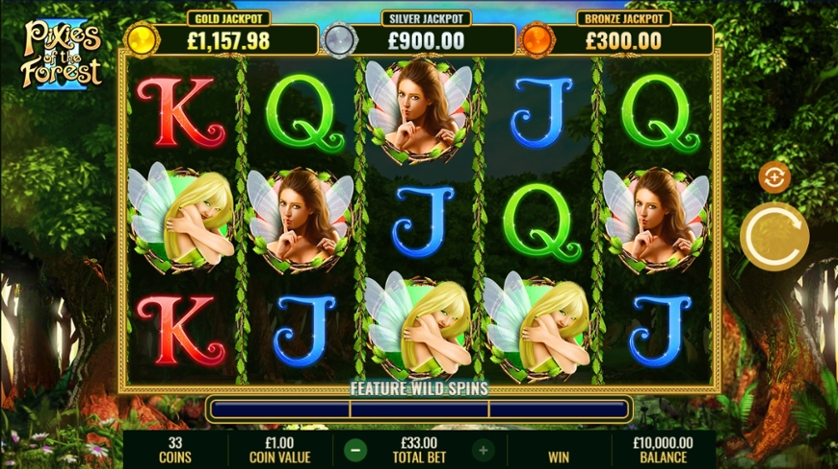Increase total bet with the plus button

tap(483, 450)
